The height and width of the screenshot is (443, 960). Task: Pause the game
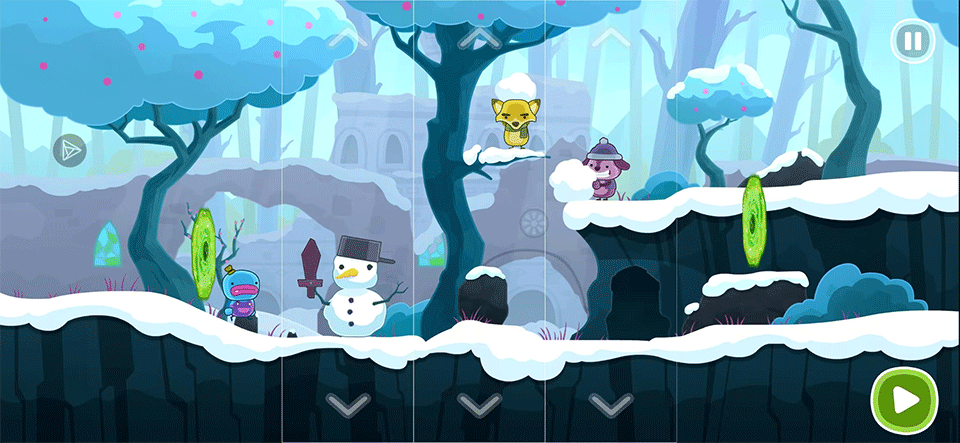point(911,42)
